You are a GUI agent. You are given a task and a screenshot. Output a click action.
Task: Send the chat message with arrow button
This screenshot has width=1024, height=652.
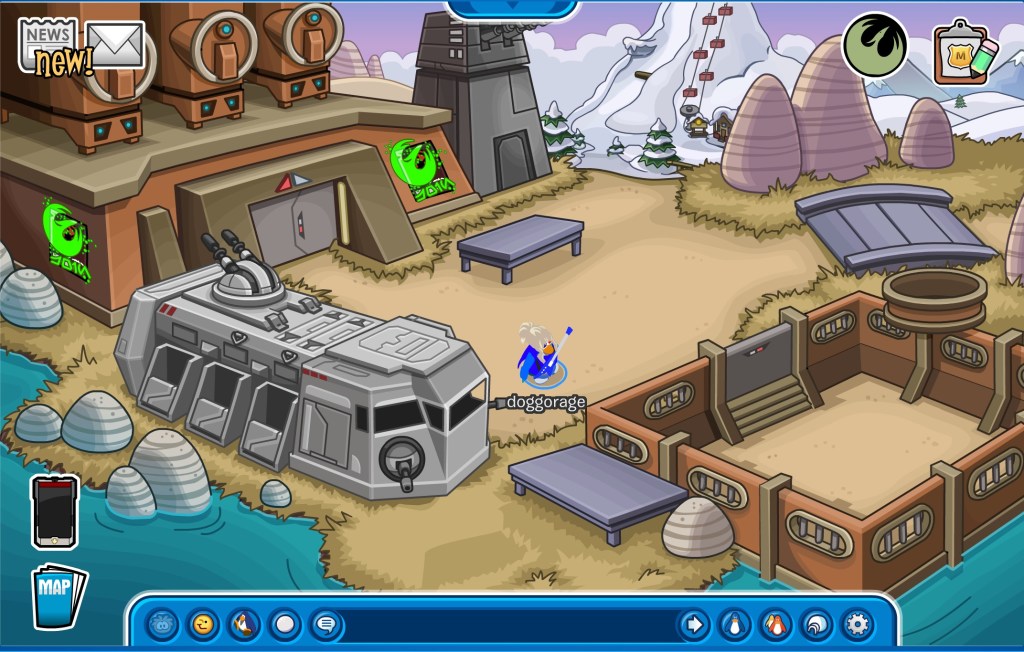692,625
